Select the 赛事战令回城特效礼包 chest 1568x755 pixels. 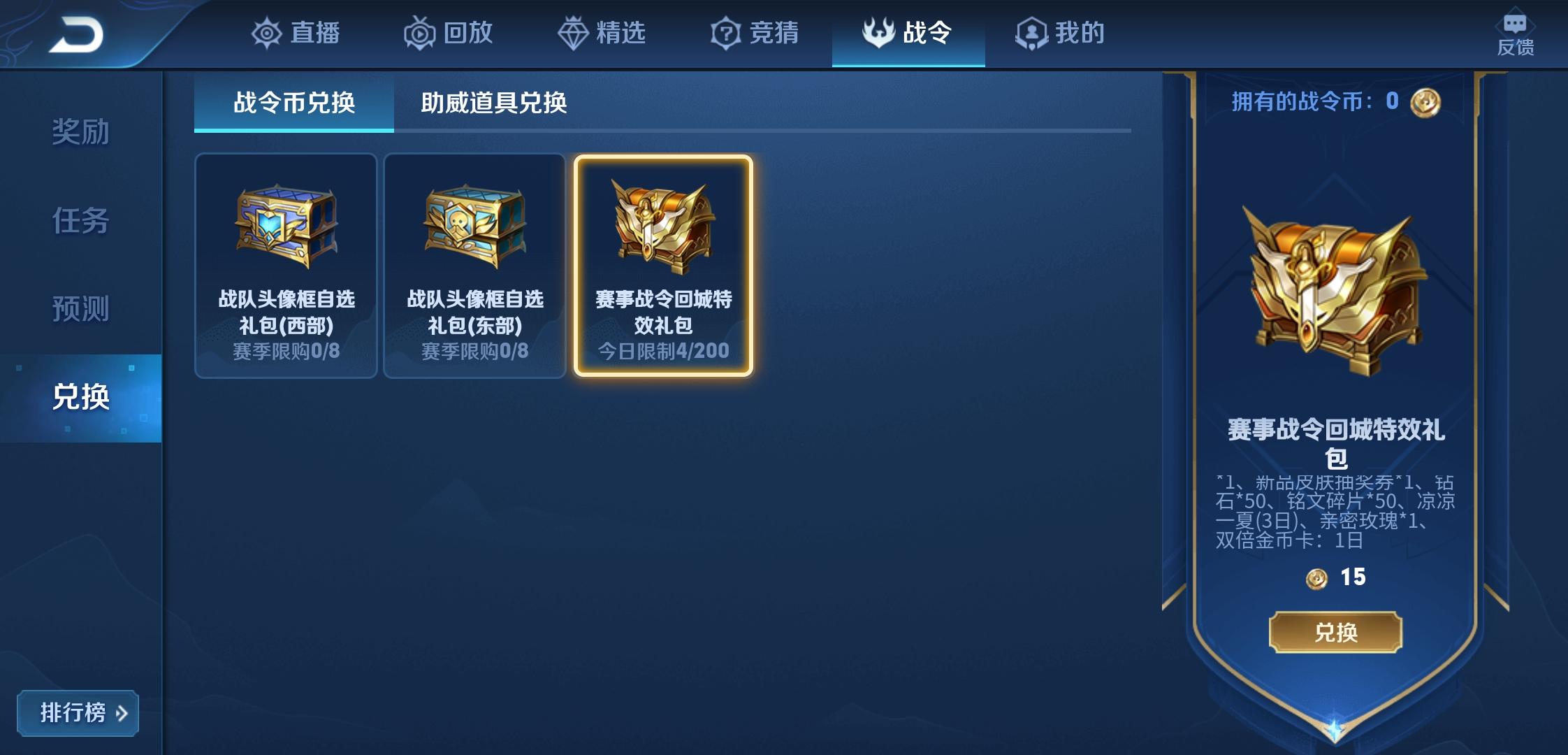(x=664, y=266)
